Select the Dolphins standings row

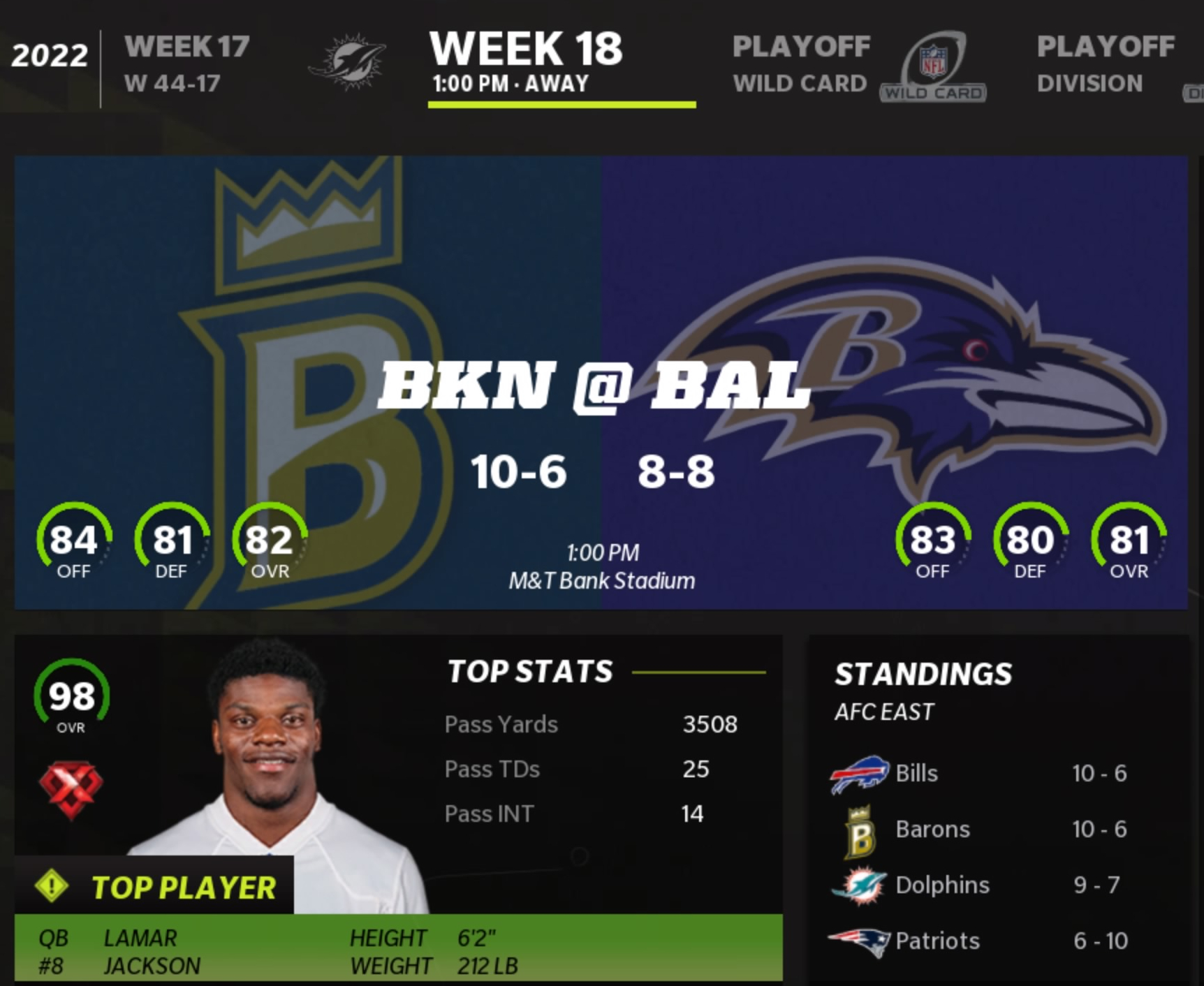978,885
